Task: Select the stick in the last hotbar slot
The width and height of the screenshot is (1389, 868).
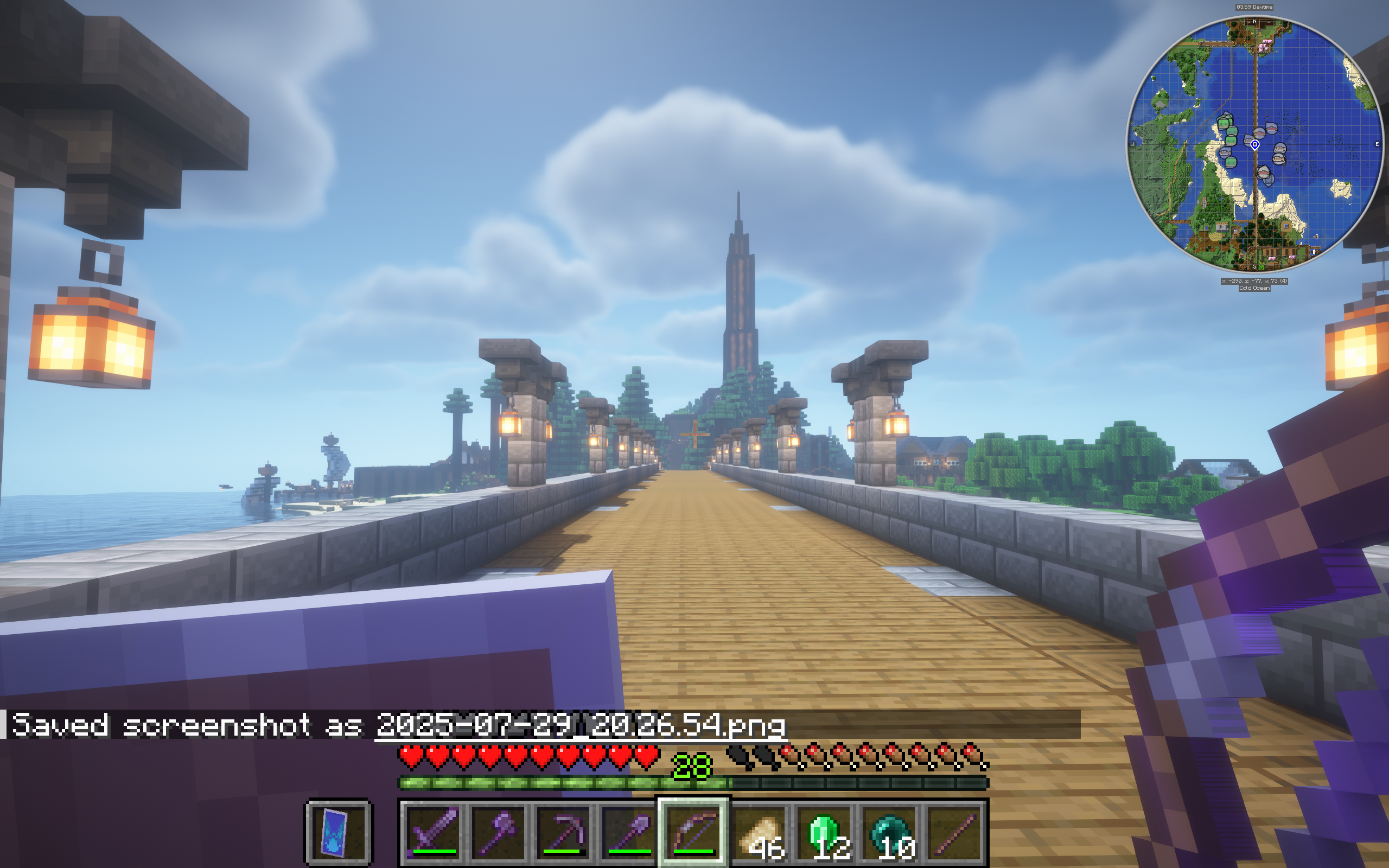Action: 954,831
